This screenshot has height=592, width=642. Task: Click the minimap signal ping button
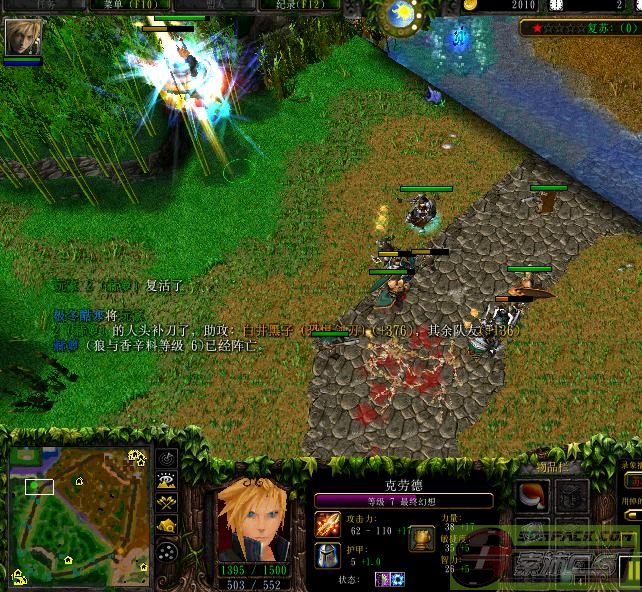tap(167, 460)
